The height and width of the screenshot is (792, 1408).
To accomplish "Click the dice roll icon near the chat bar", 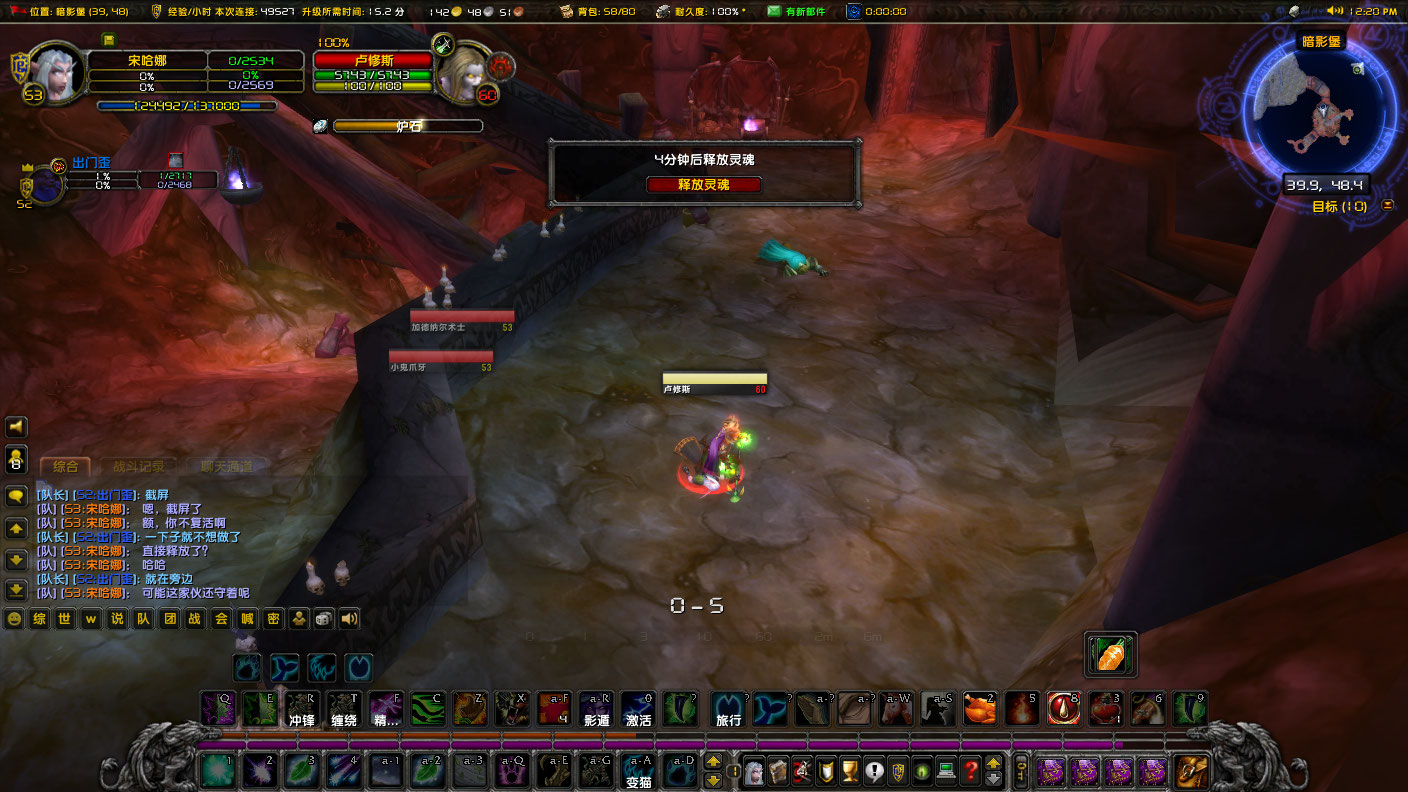I will tap(324, 618).
